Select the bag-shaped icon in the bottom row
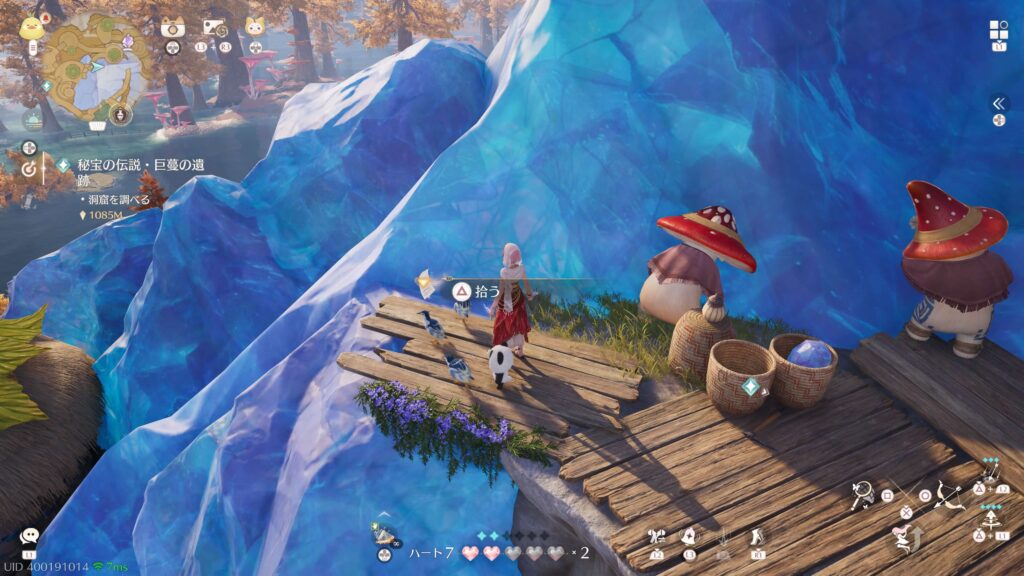This screenshot has height=576, width=1024. point(689,537)
